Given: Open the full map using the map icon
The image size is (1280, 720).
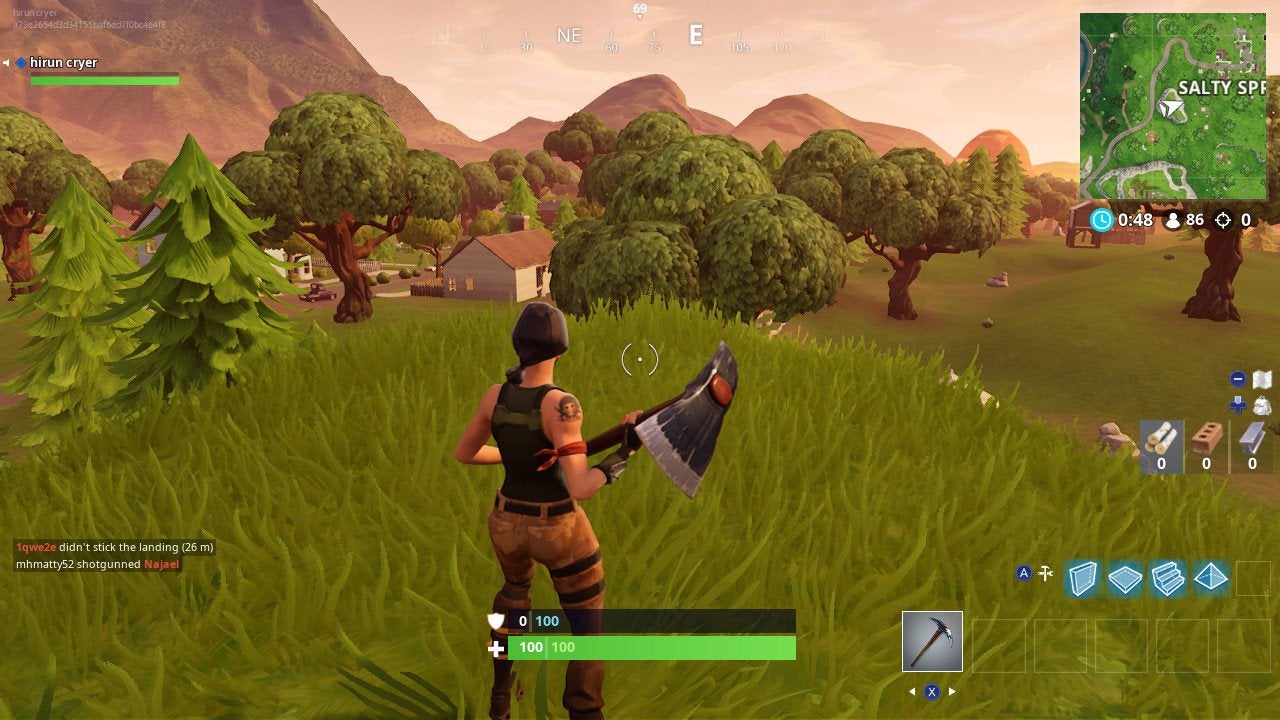Looking at the screenshot, I should coord(1262,378).
